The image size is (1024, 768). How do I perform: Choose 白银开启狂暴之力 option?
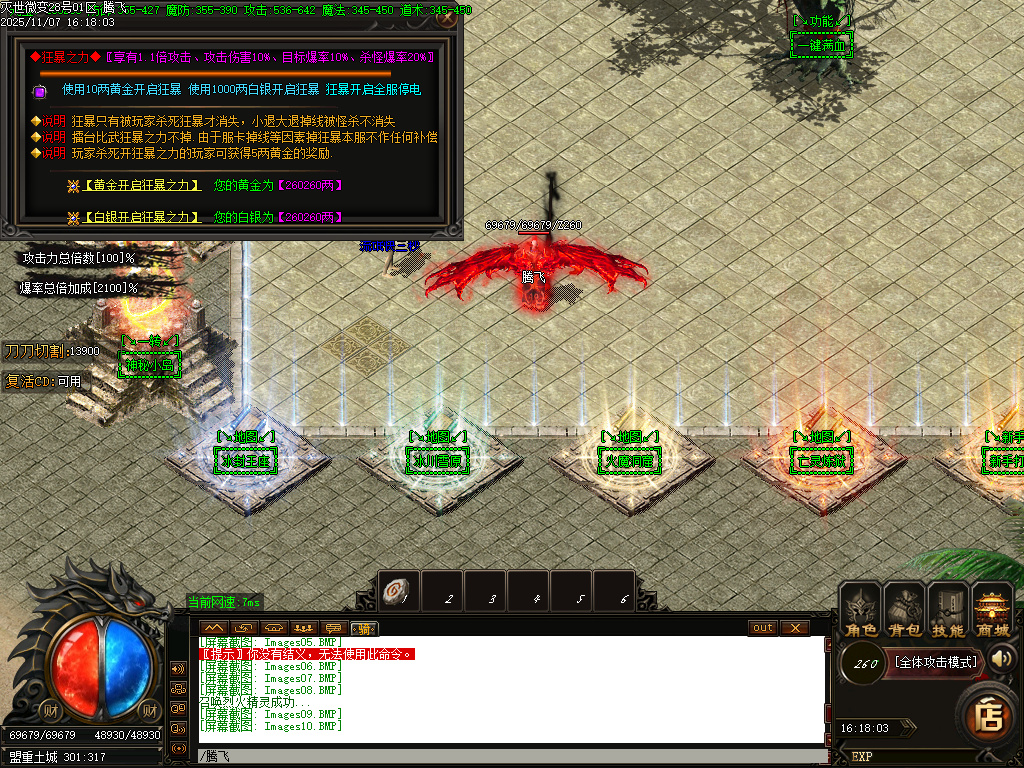coord(141,217)
